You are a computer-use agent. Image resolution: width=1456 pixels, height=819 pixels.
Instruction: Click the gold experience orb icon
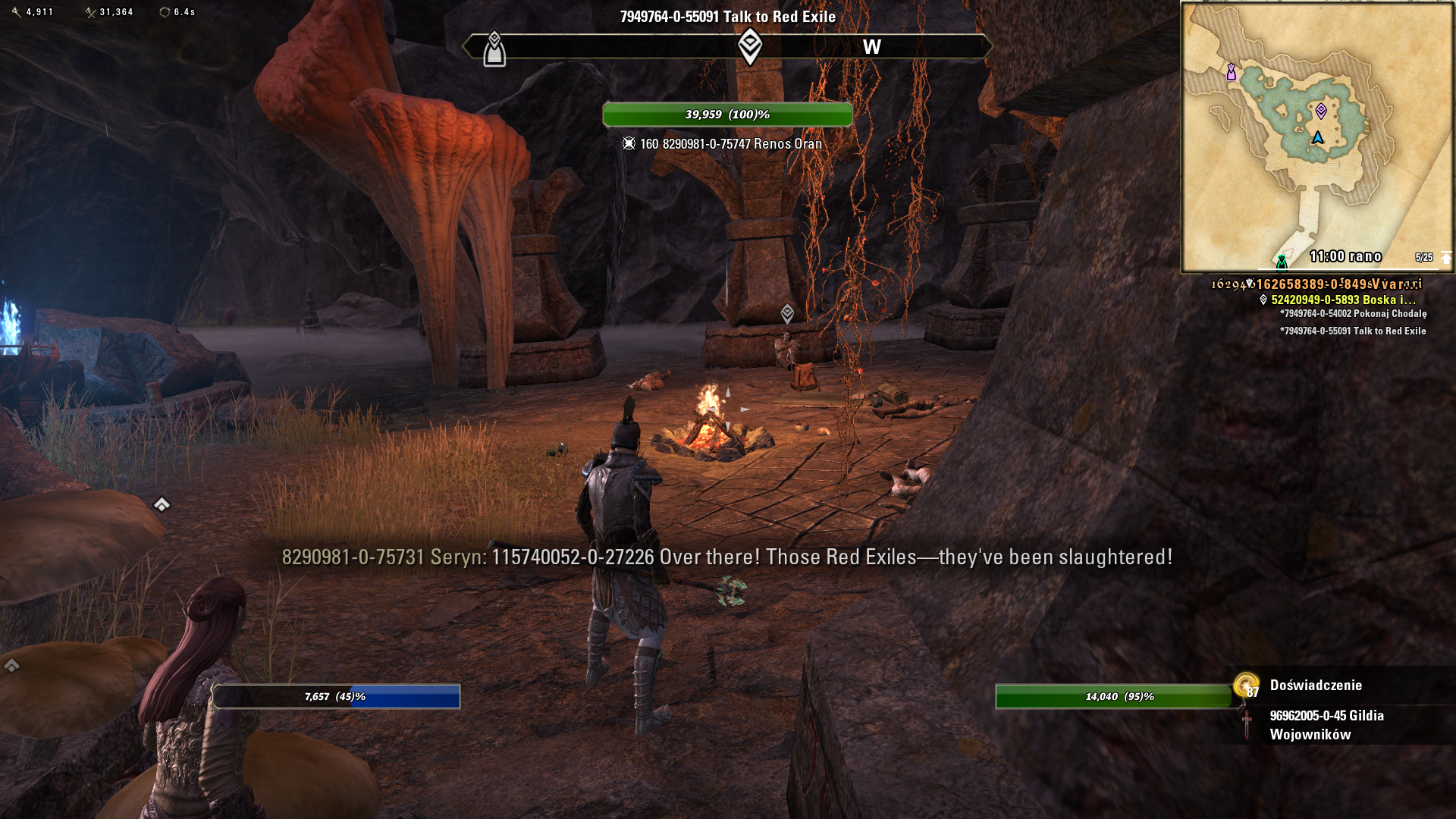pyautogui.click(x=1245, y=685)
